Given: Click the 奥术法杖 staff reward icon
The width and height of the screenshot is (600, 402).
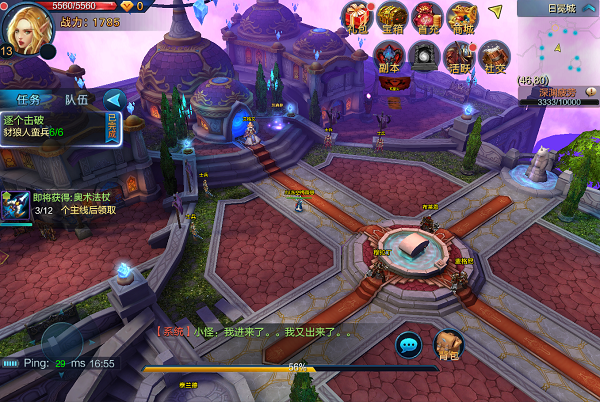Looking at the screenshot, I should pyautogui.click(x=15, y=204).
